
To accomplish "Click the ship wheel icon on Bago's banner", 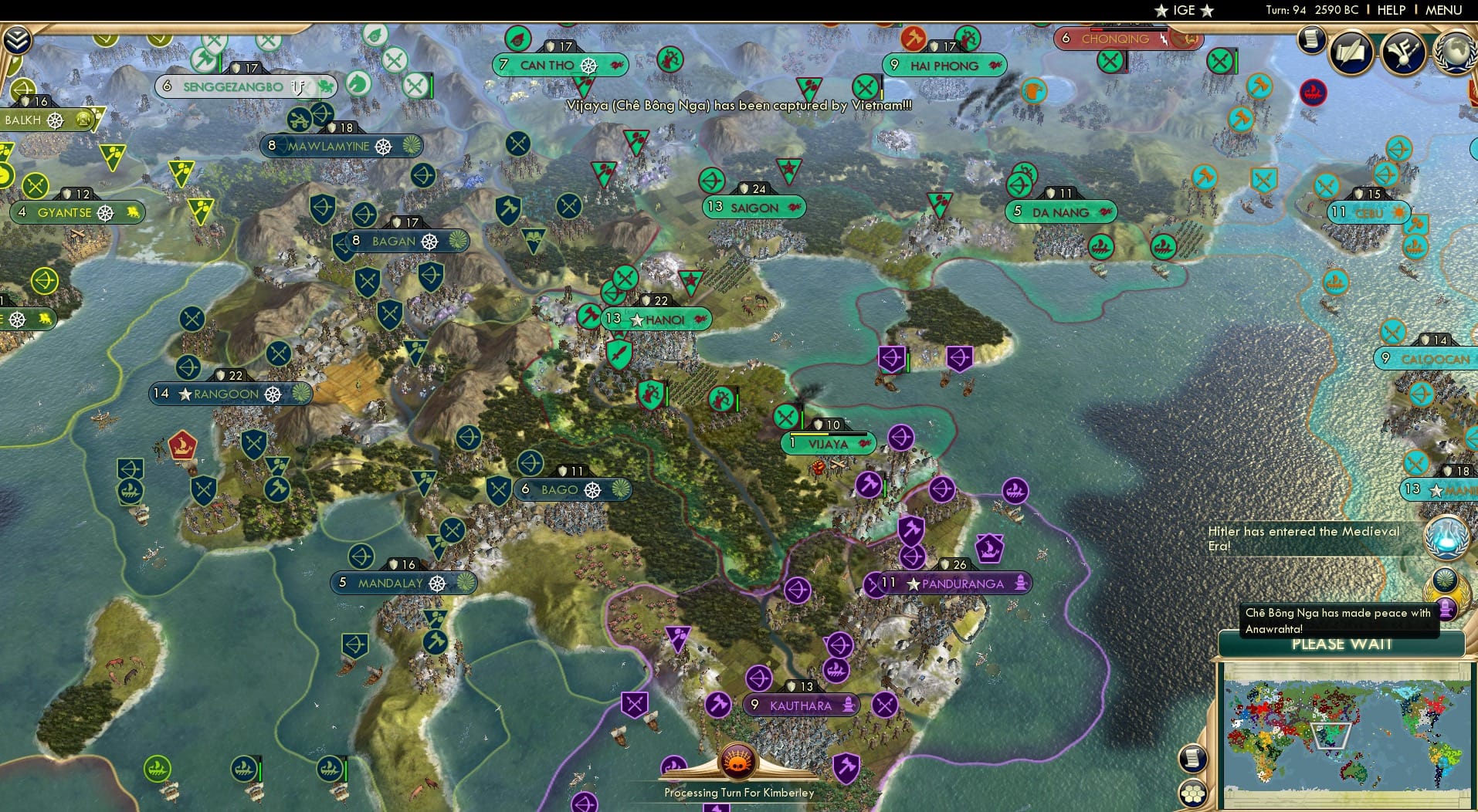I will click(593, 489).
